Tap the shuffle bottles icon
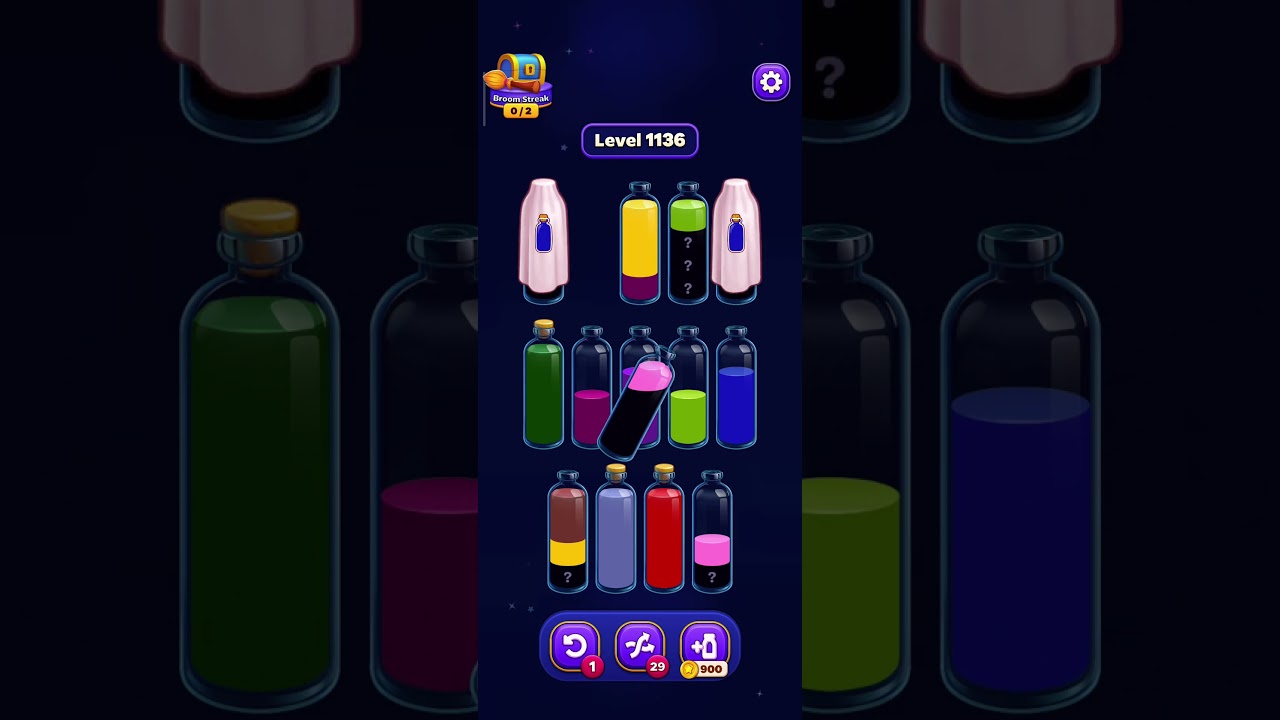1280x720 pixels. point(640,645)
